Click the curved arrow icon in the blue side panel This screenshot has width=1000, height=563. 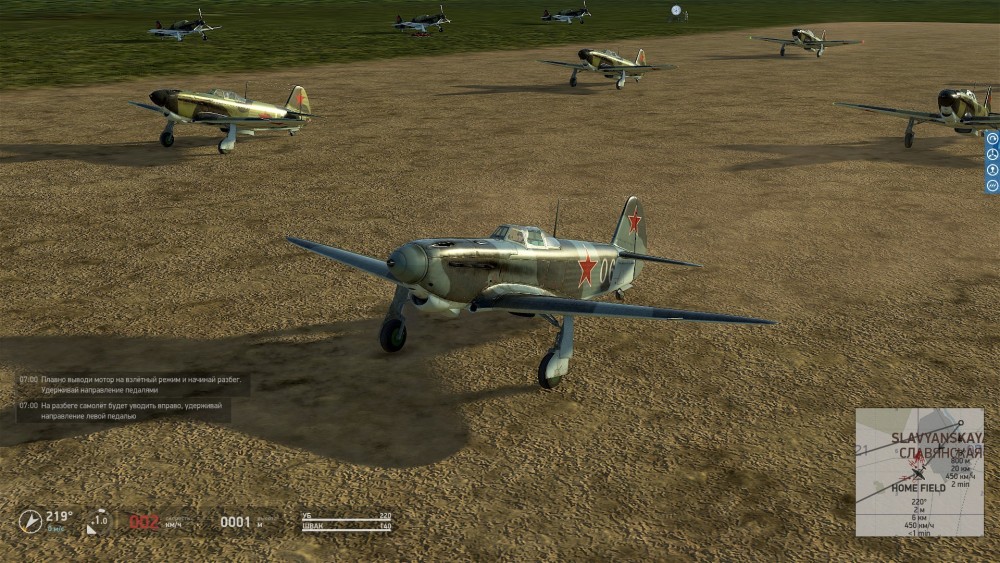[992, 137]
